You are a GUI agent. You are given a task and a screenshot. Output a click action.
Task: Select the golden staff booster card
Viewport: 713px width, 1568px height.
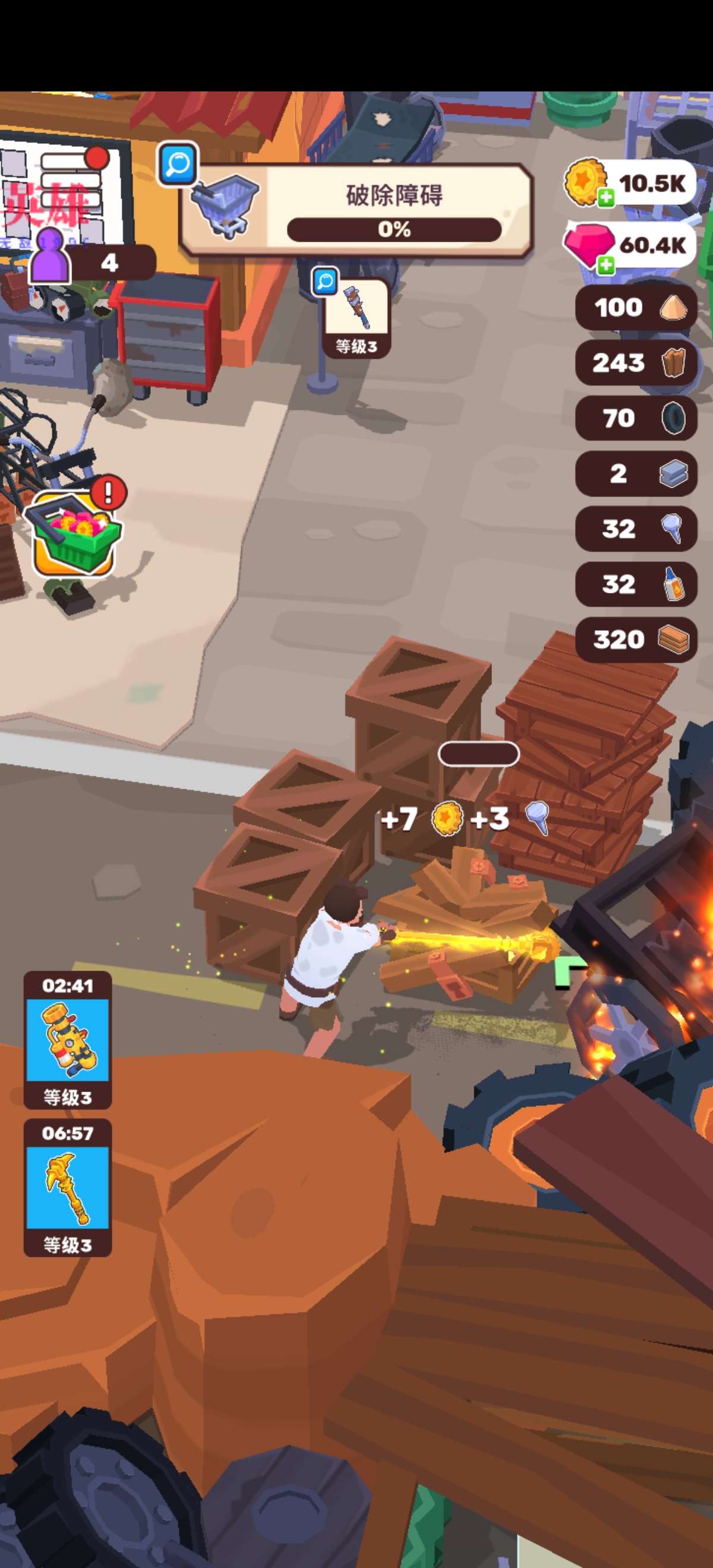click(x=68, y=1187)
